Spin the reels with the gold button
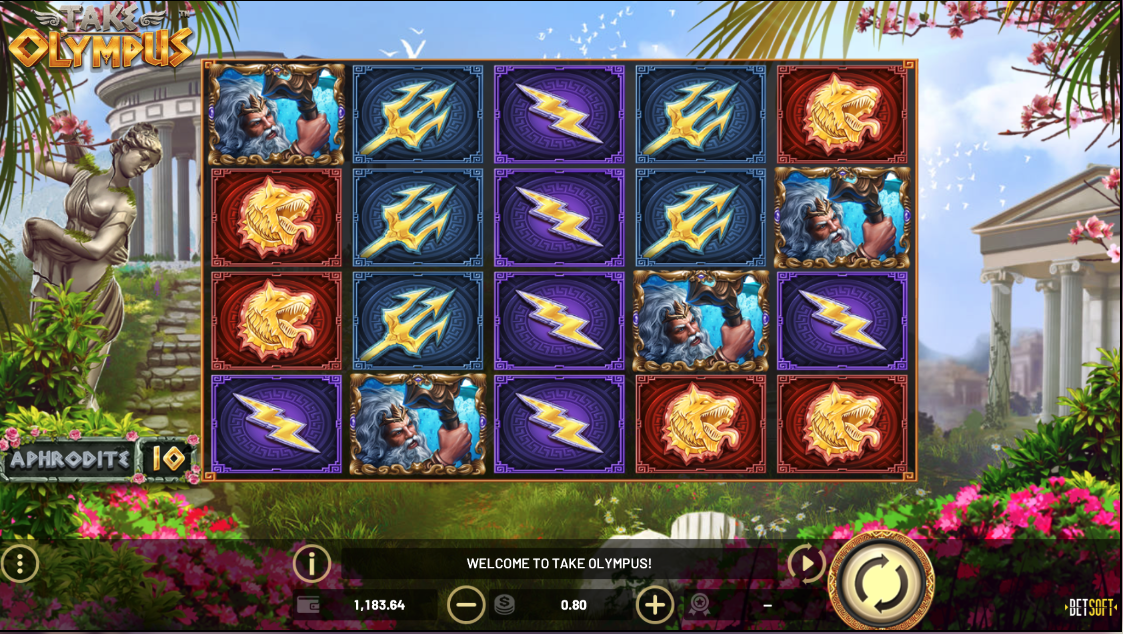Screen dimensions: 1123x634 (x=882, y=580)
